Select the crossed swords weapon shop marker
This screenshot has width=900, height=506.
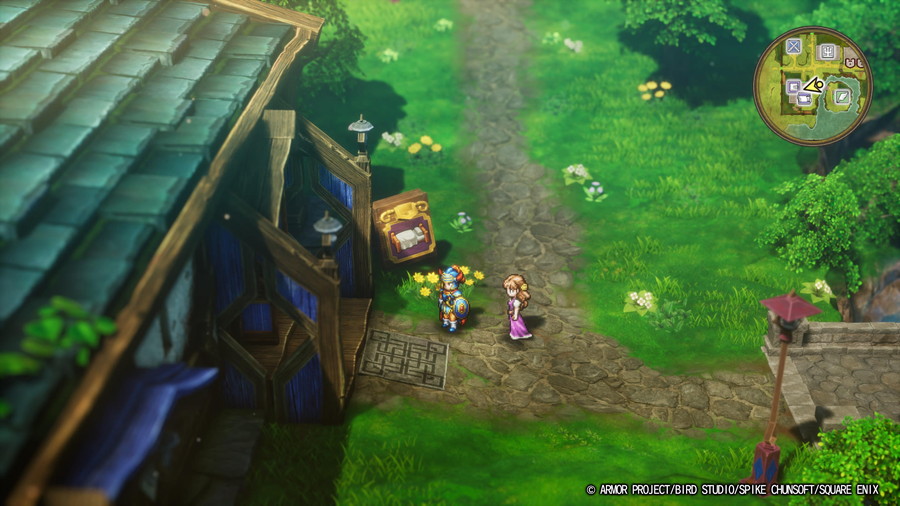(793, 46)
